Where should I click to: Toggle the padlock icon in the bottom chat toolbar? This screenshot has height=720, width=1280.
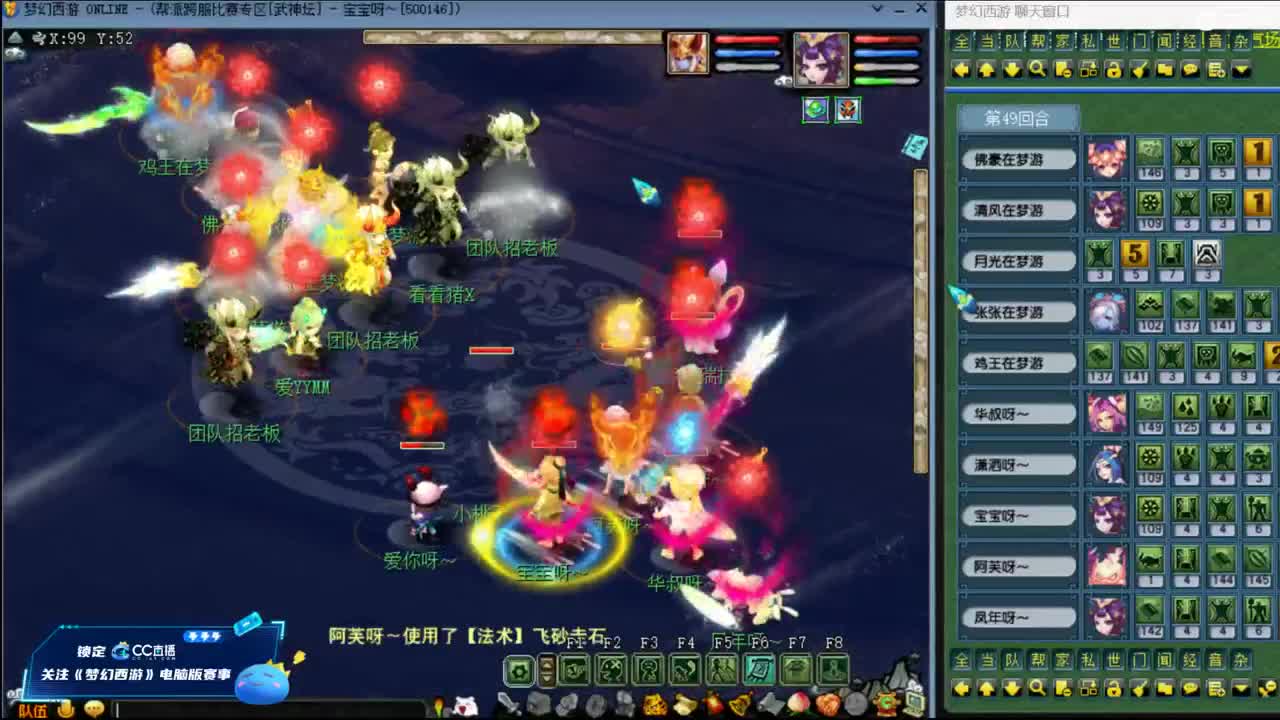point(1115,689)
